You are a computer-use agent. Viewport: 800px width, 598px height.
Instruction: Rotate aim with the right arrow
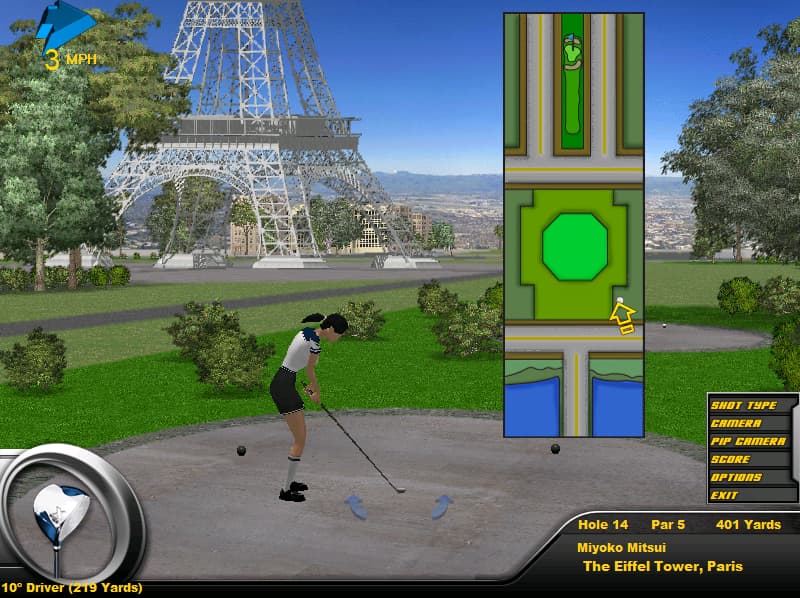click(x=441, y=506)
